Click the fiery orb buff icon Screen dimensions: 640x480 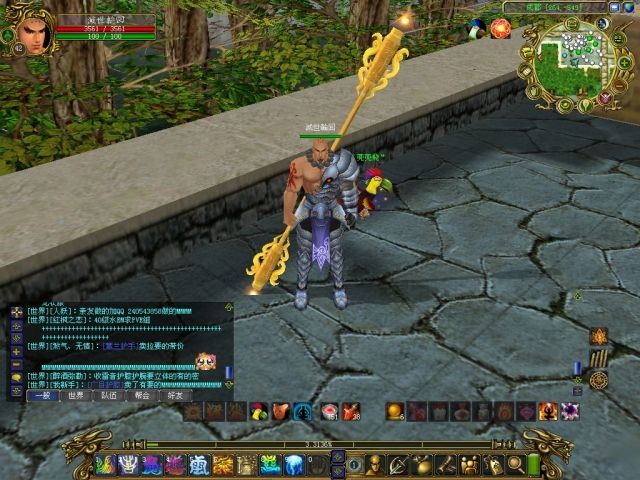click(500, 28)
